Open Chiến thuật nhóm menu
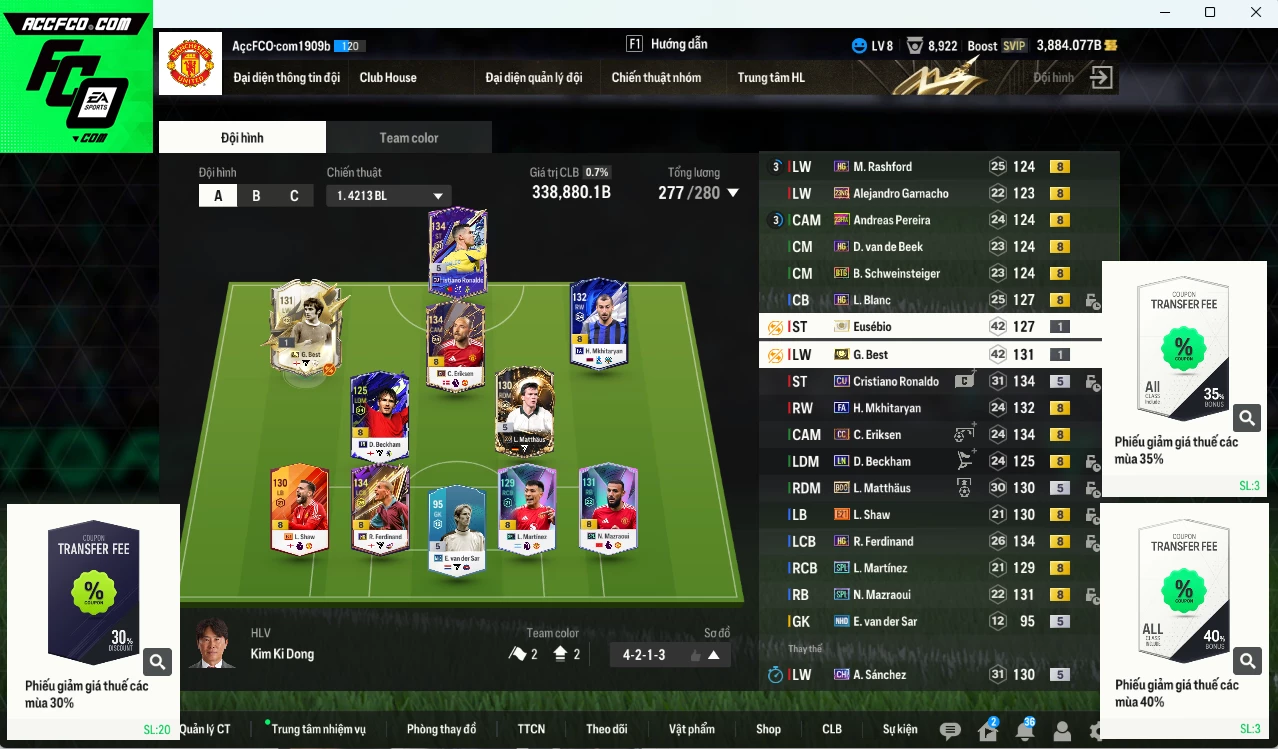1278x749 pixels. (x=656, y=78)
